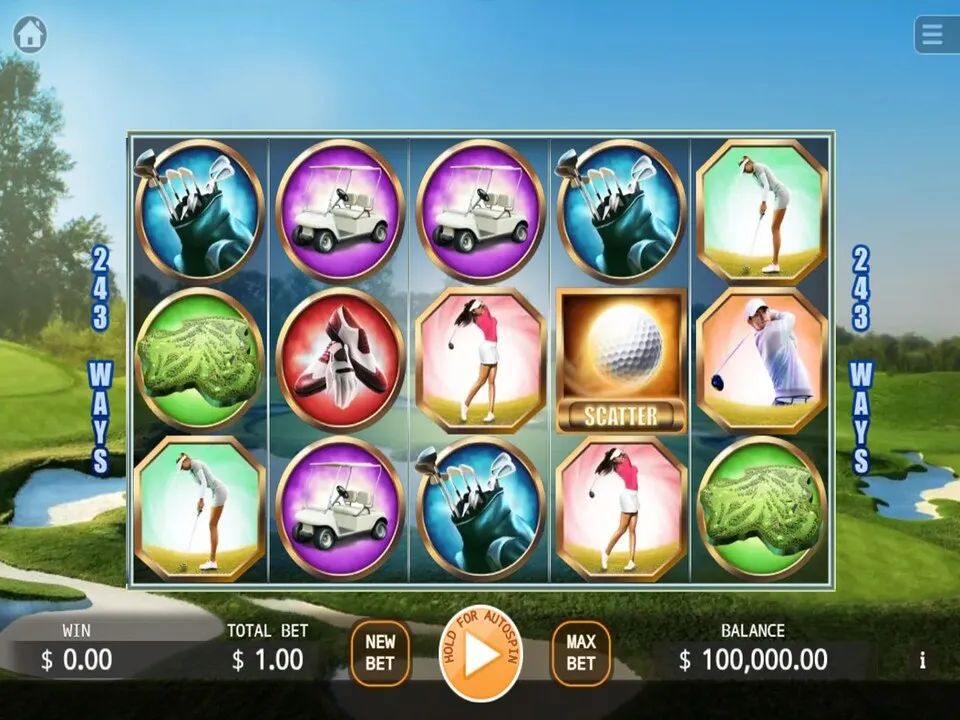The width and height of the screenshot is (960, 720).
Task: Show the game info page
Action: (x=922, y=660)
